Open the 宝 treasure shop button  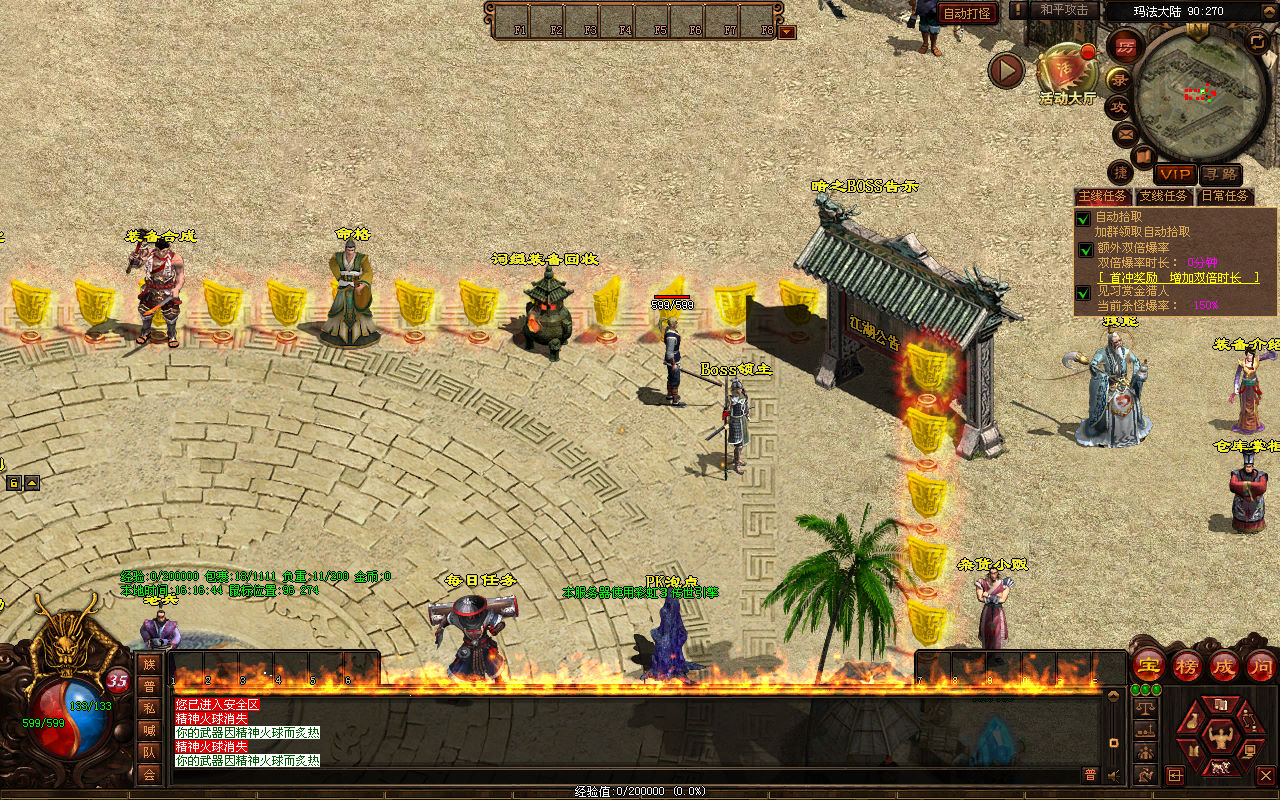coord(1148,665)
